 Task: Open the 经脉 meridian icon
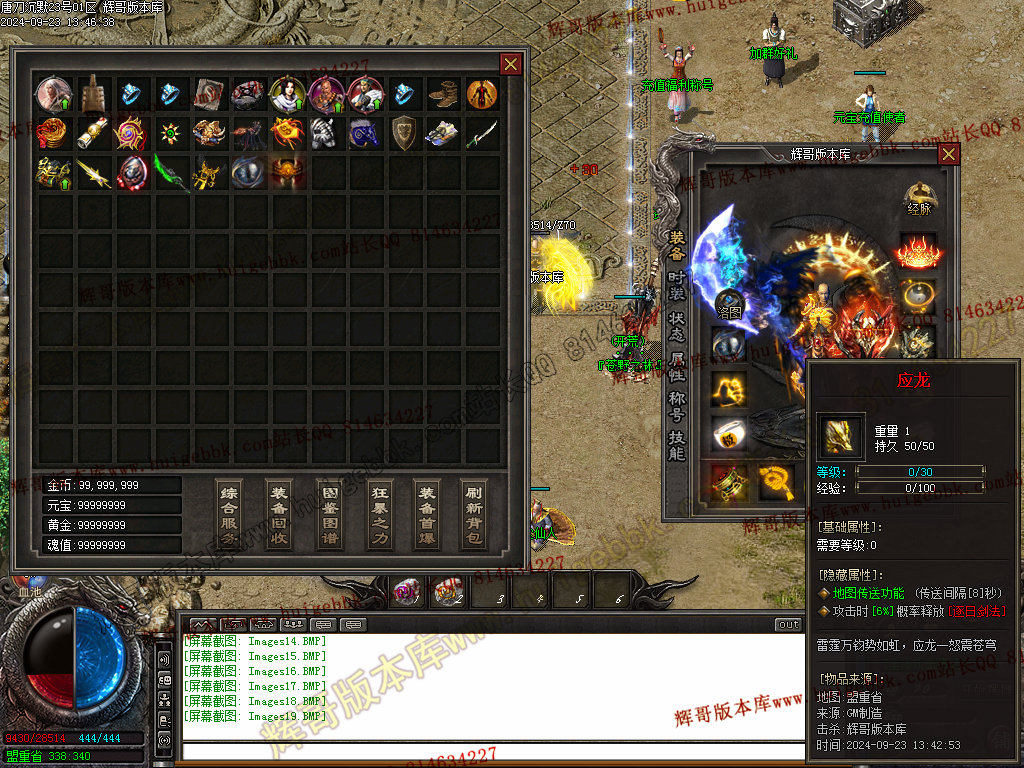coord(918,198)
